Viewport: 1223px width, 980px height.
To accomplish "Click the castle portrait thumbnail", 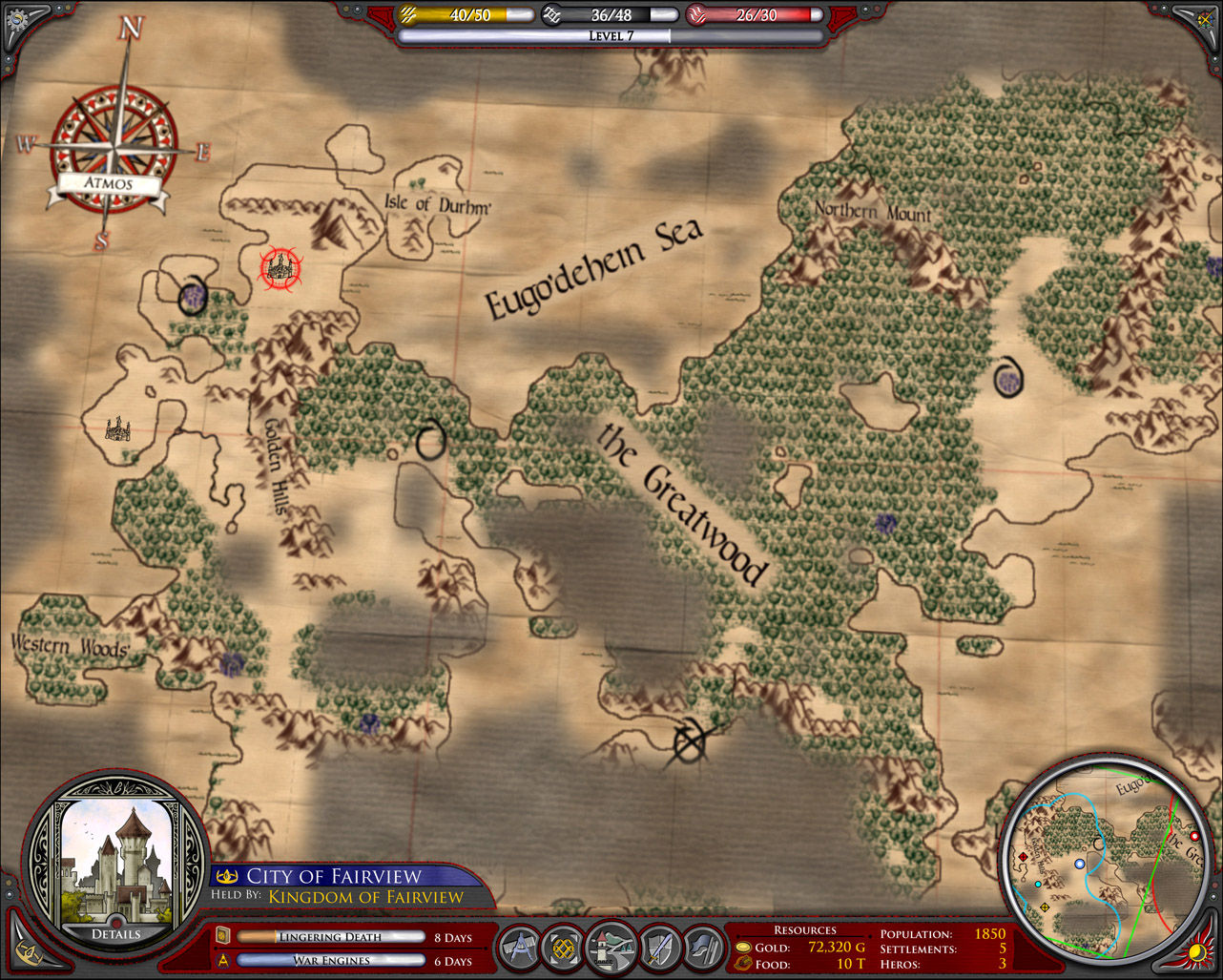I will point(118,857).
